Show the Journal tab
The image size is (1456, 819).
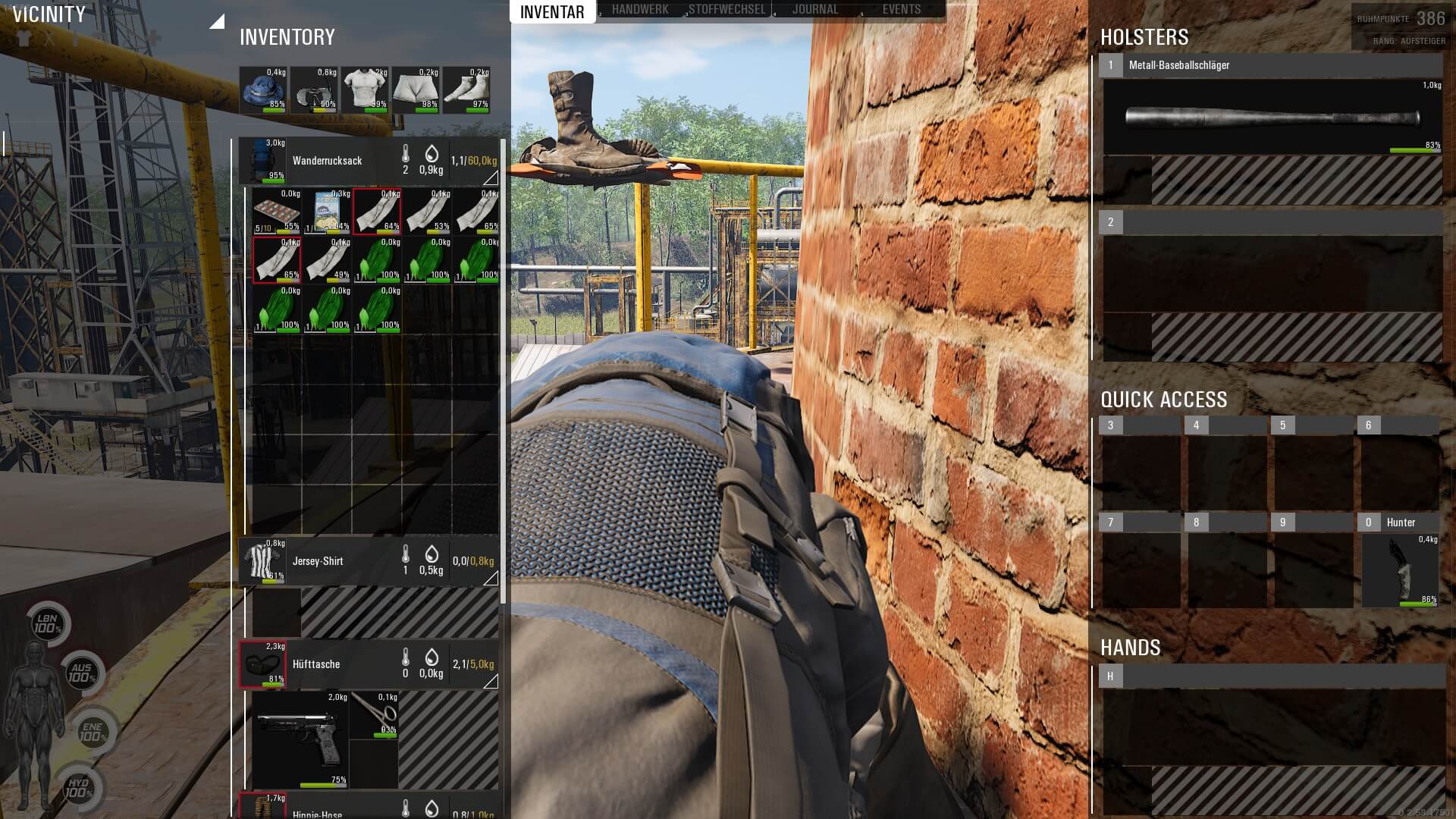pyautogui.click(x=815, y=10)
